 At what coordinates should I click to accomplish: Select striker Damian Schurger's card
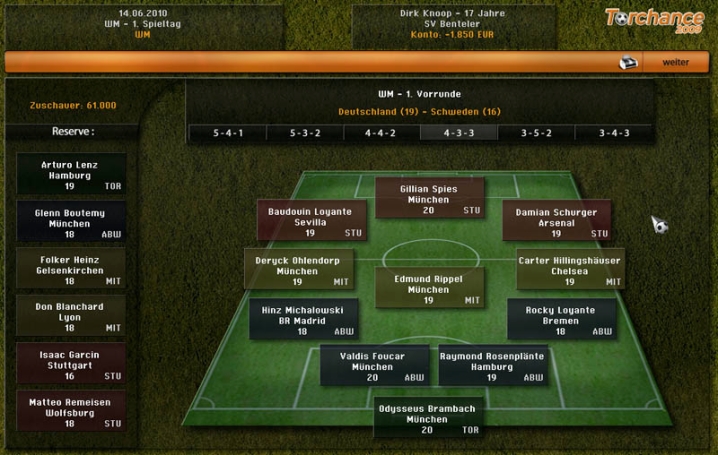click(x=557, y=221)
